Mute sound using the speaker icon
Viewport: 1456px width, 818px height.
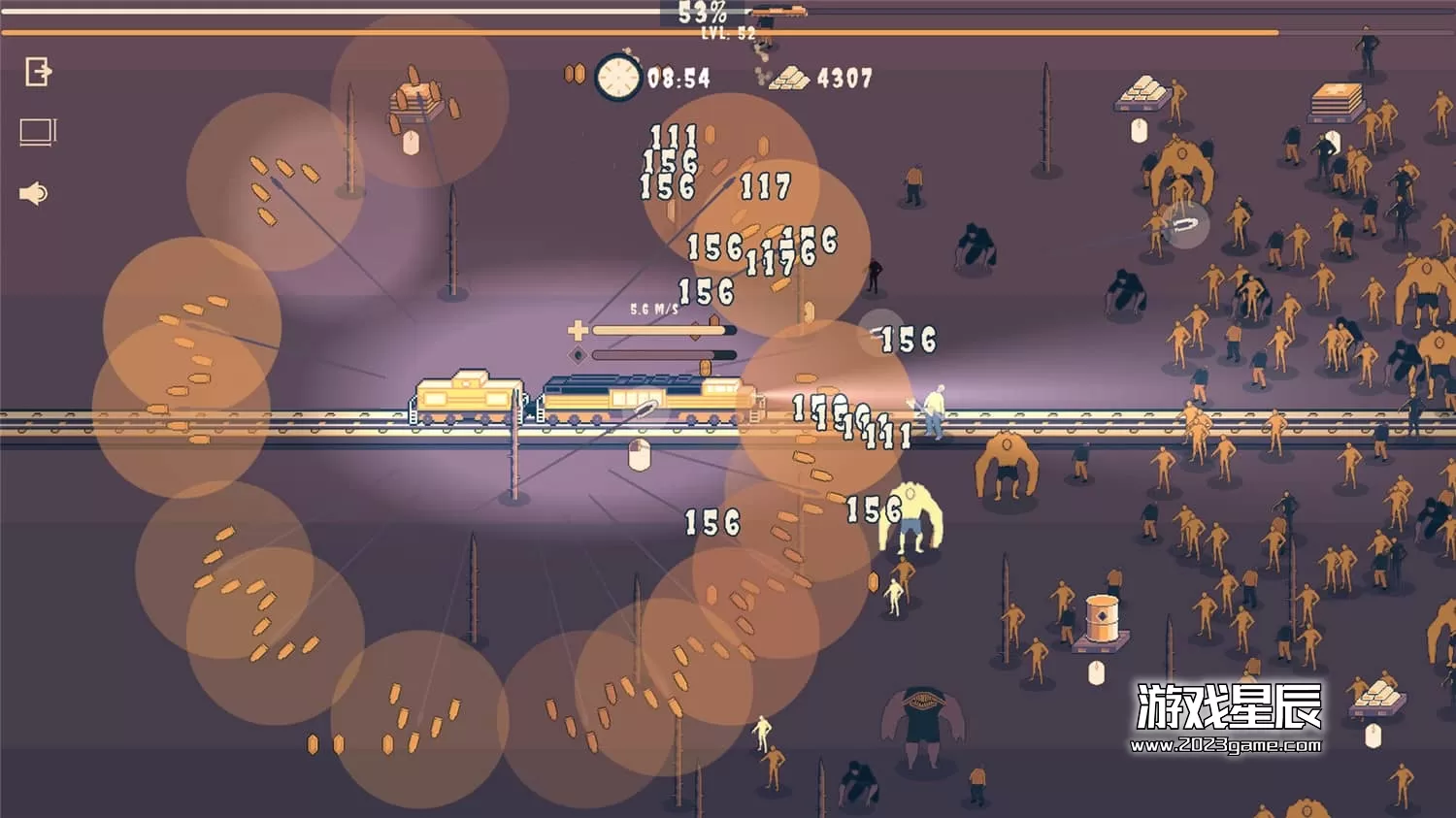34,194
